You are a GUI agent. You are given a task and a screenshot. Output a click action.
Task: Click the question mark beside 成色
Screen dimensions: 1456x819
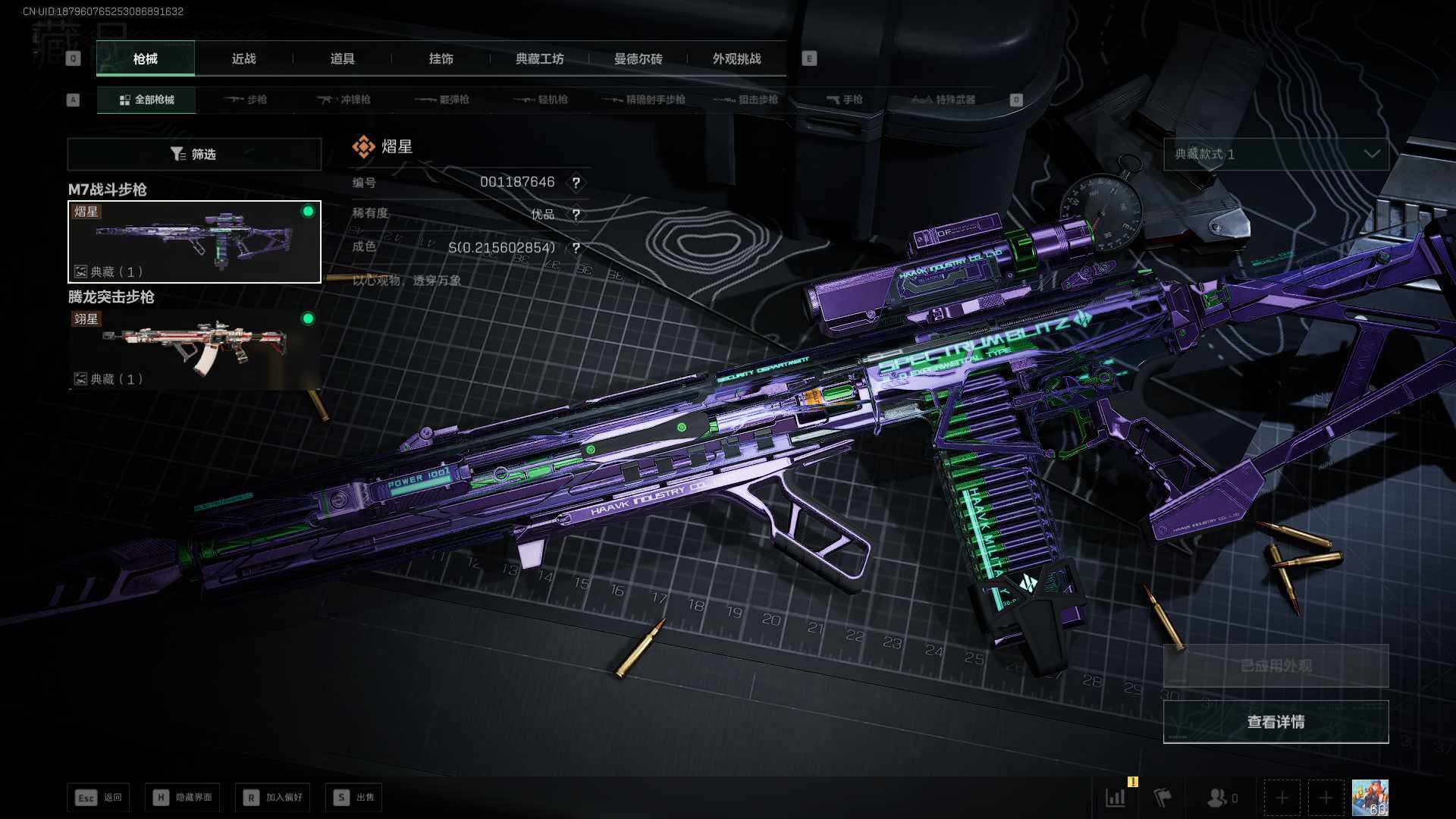(x=576, y=248)
